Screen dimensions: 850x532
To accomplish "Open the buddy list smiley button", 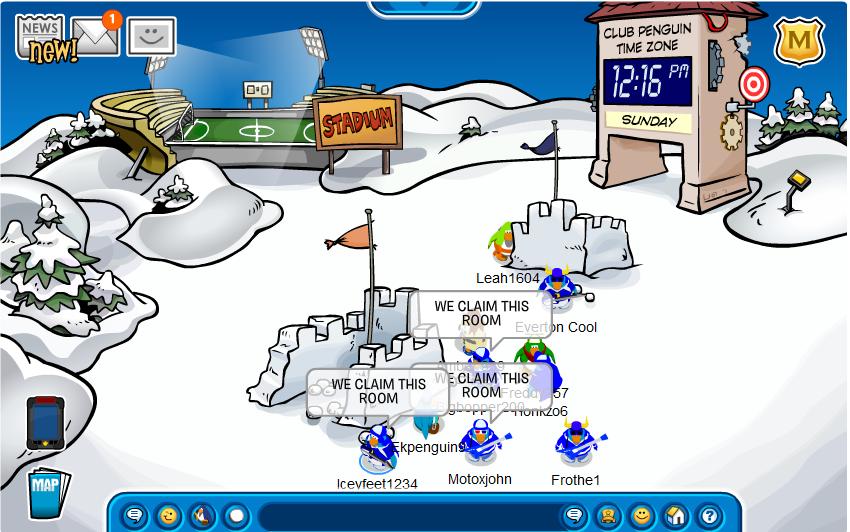I will tap(641, 515).
